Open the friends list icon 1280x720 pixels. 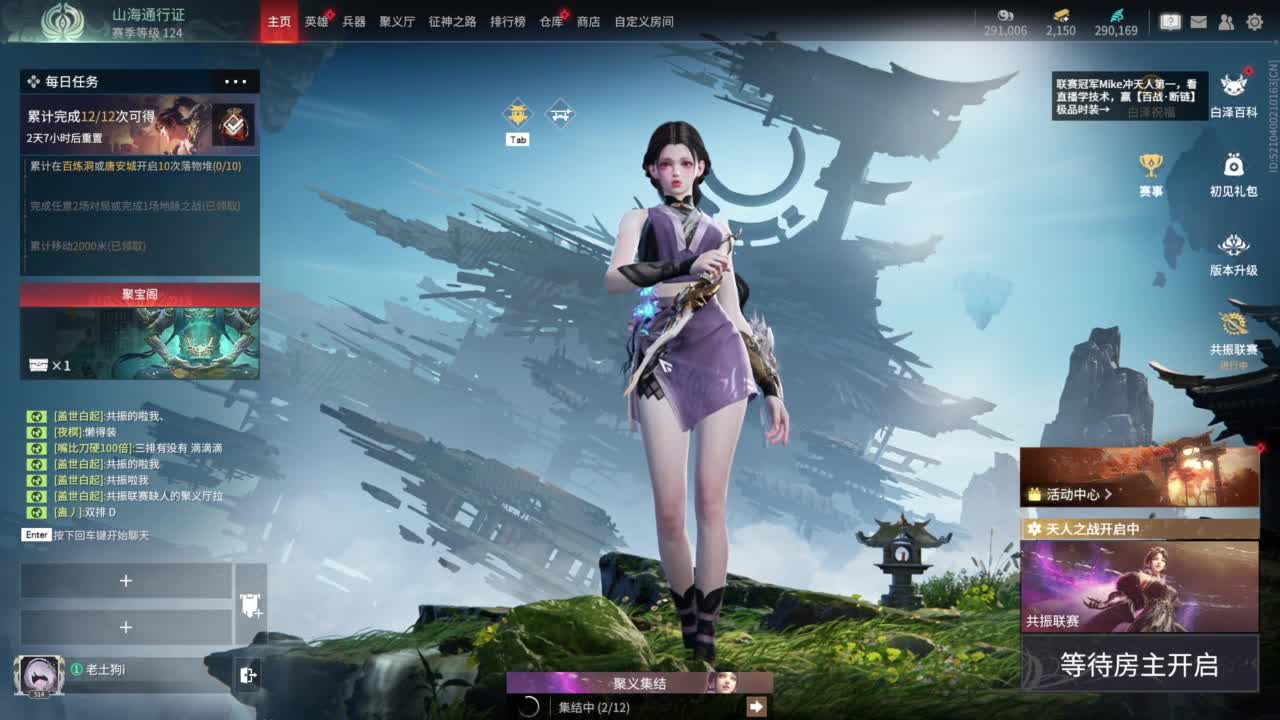pyautogui.click(x=1226, y=20)
